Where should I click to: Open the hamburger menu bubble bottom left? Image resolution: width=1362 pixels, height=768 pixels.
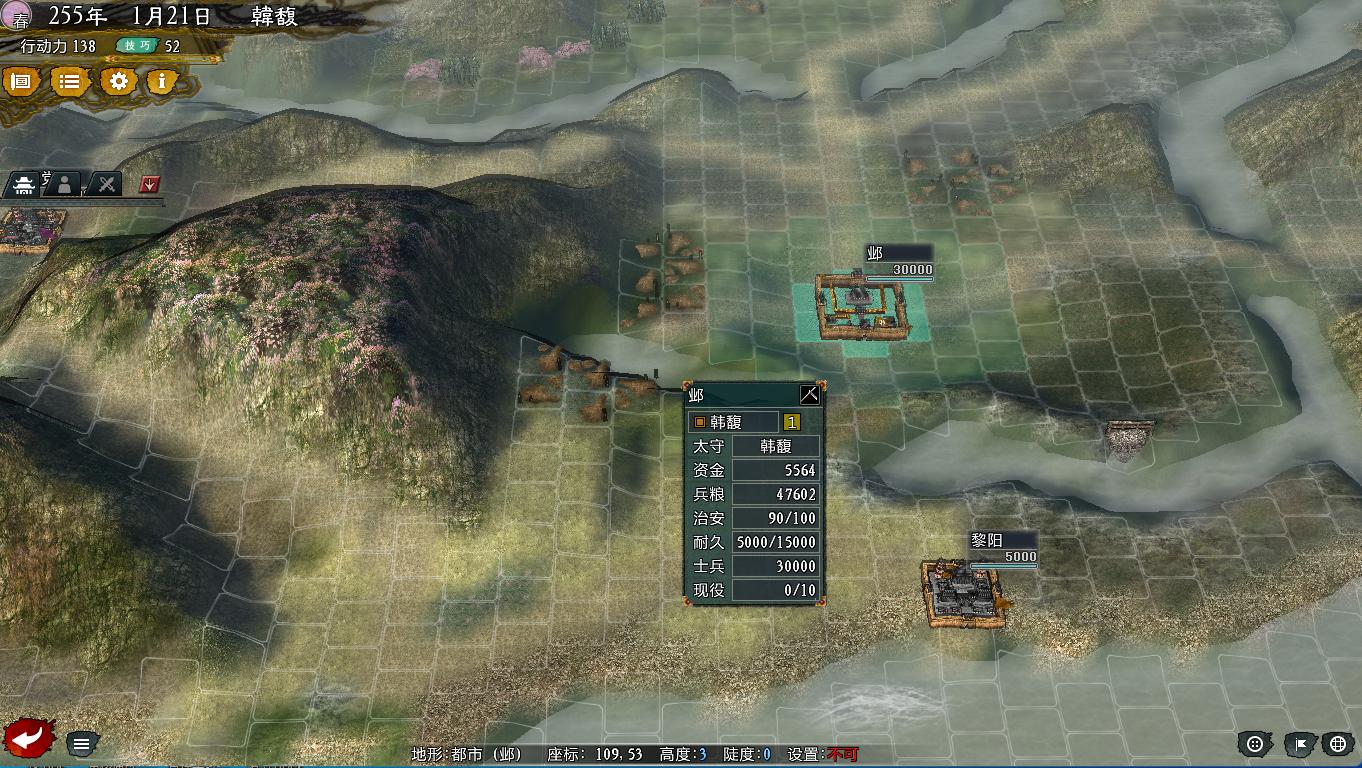click(81, 743)
